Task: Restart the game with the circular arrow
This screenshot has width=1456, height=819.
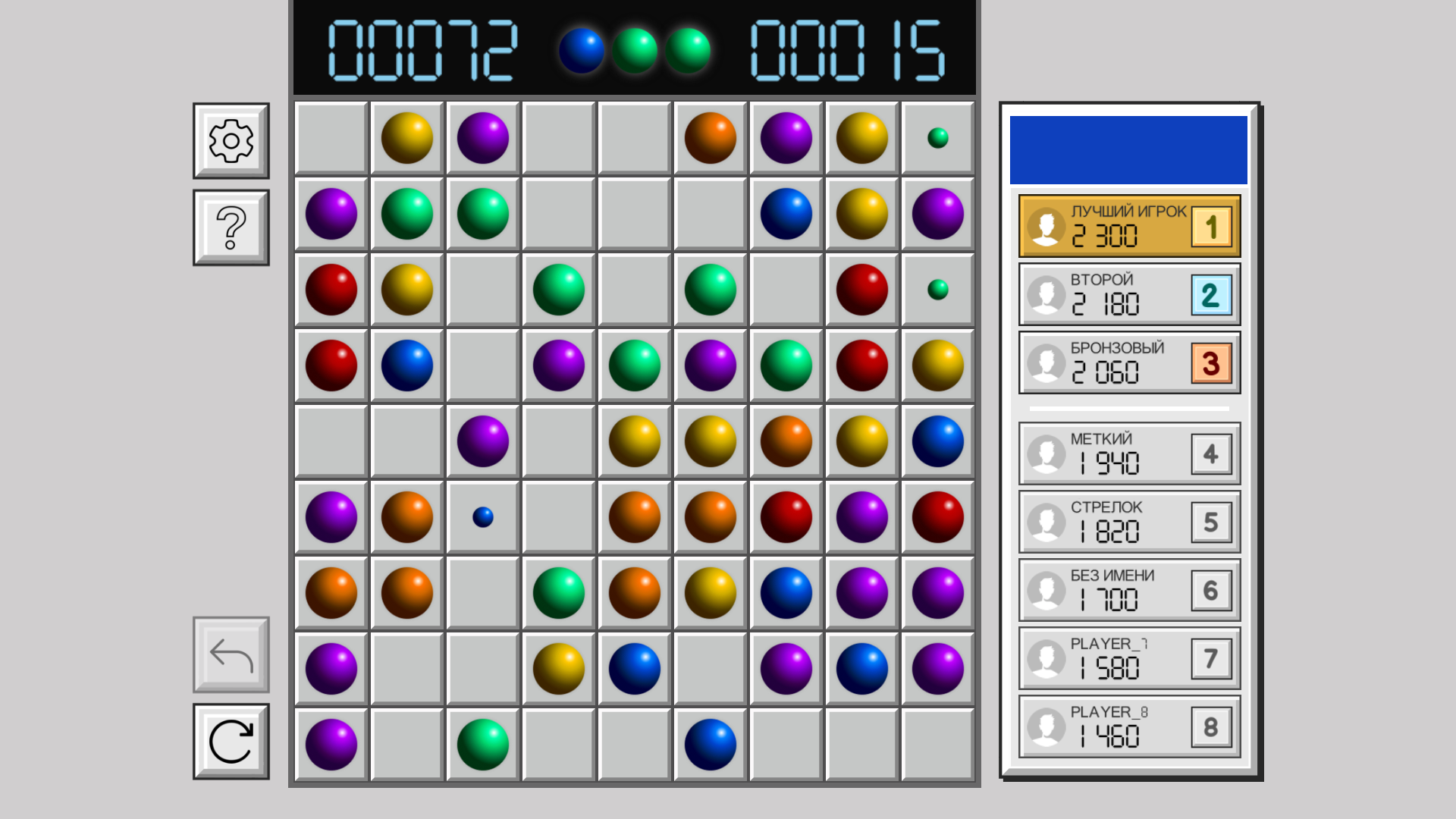Action: (x=230, y=739)
